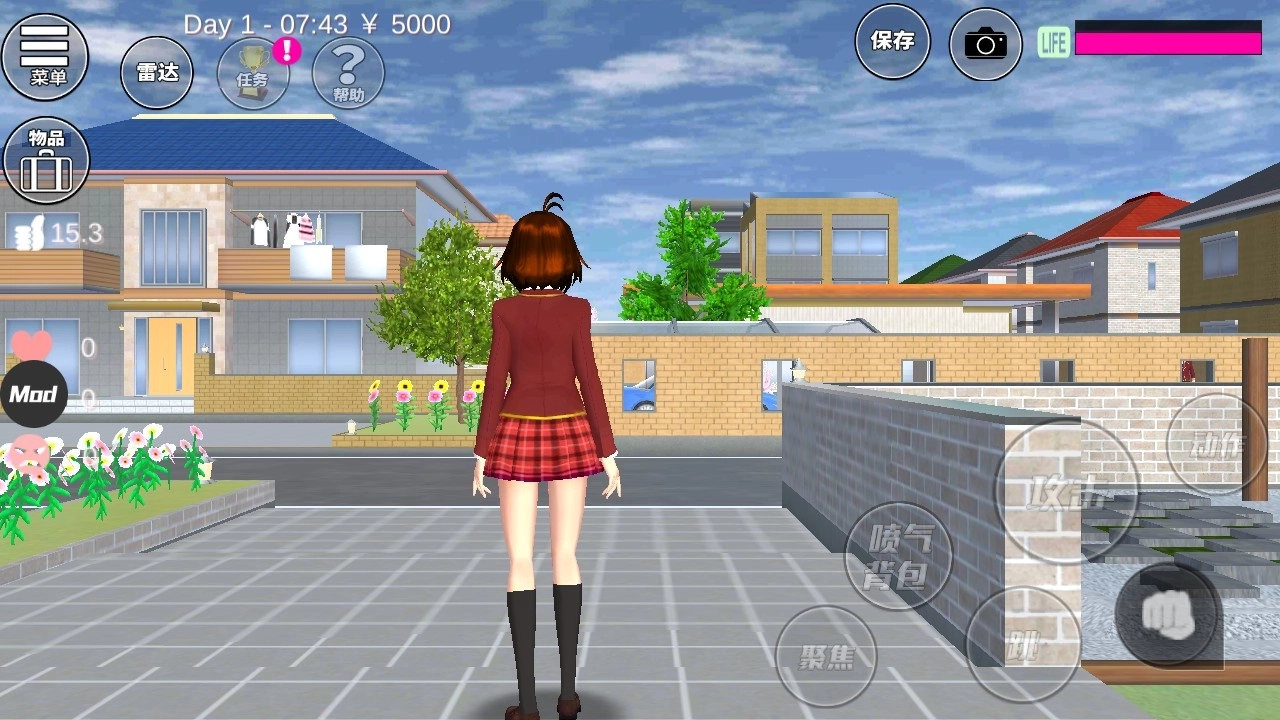Open the 任务 trophy quest button
This screenshot has width=1280, height=720.
(x=253, y=73)
